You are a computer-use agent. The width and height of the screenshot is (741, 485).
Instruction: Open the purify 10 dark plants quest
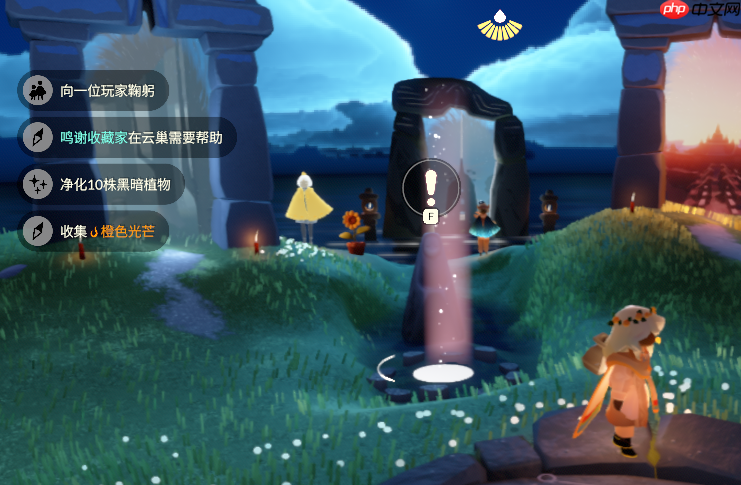(102, 184)
